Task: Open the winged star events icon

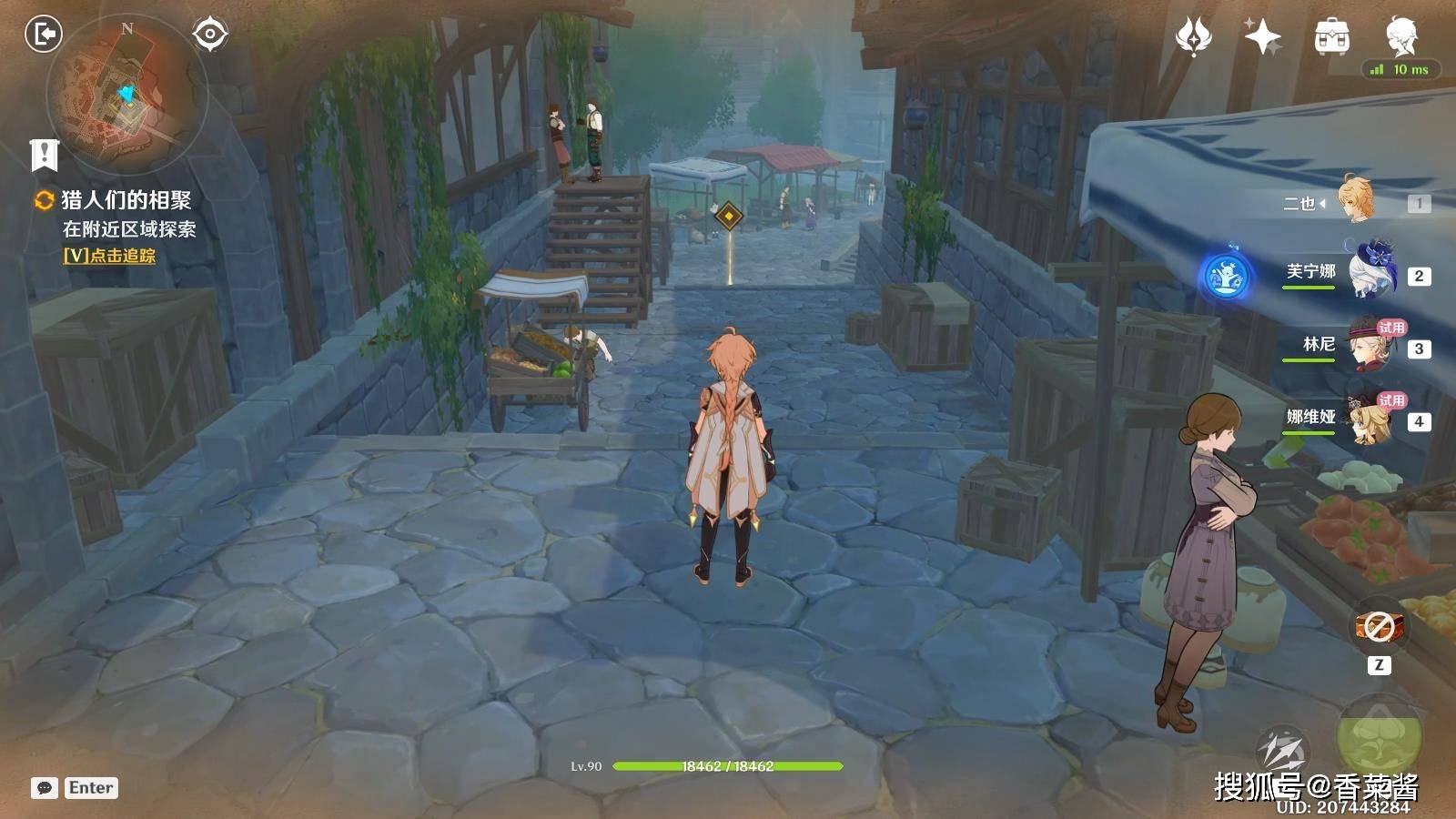Action: coord(1193,37)
